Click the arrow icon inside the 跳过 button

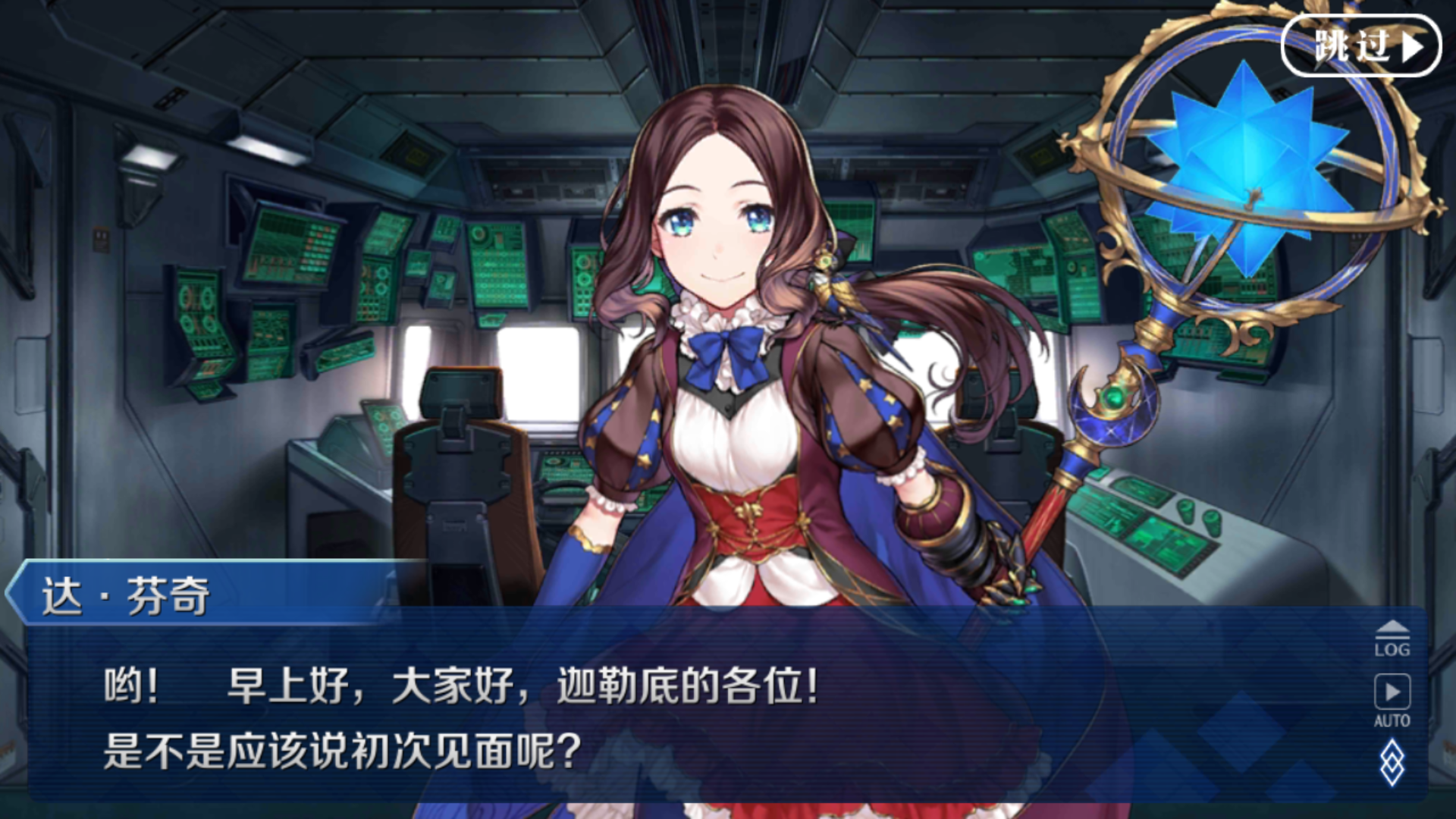point(1410,47)
